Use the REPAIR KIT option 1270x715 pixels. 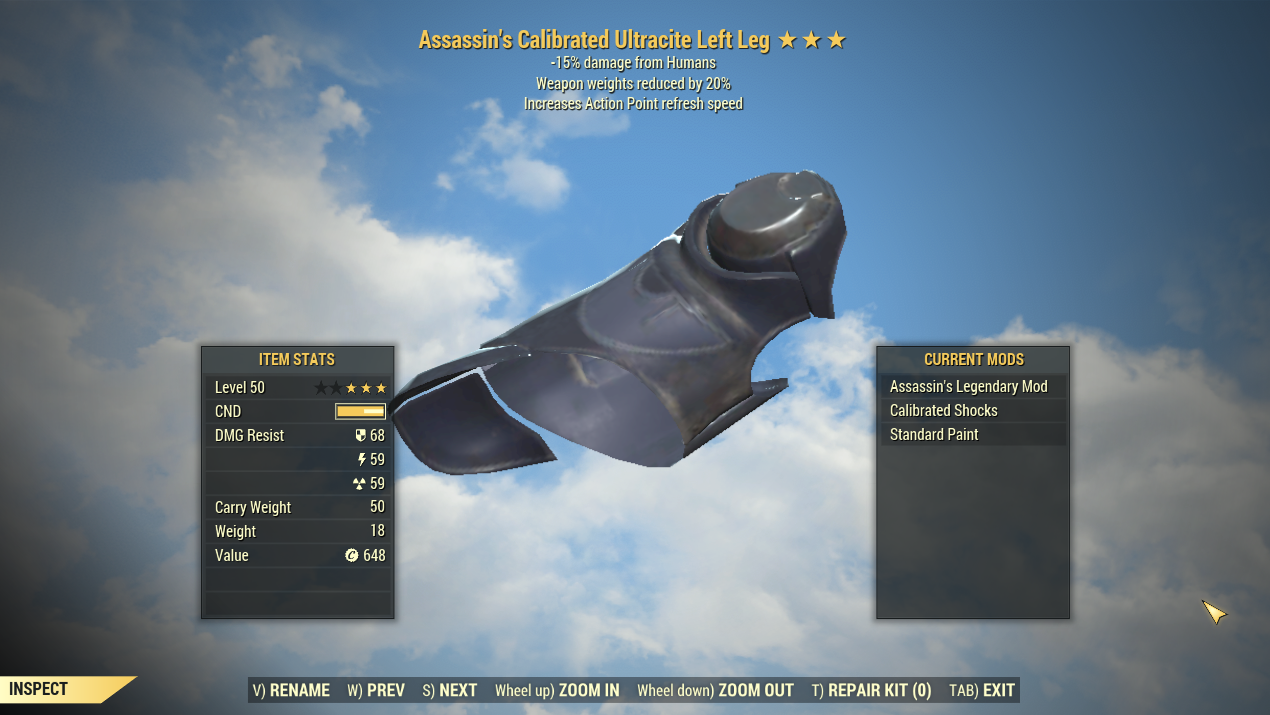(871, 690)
